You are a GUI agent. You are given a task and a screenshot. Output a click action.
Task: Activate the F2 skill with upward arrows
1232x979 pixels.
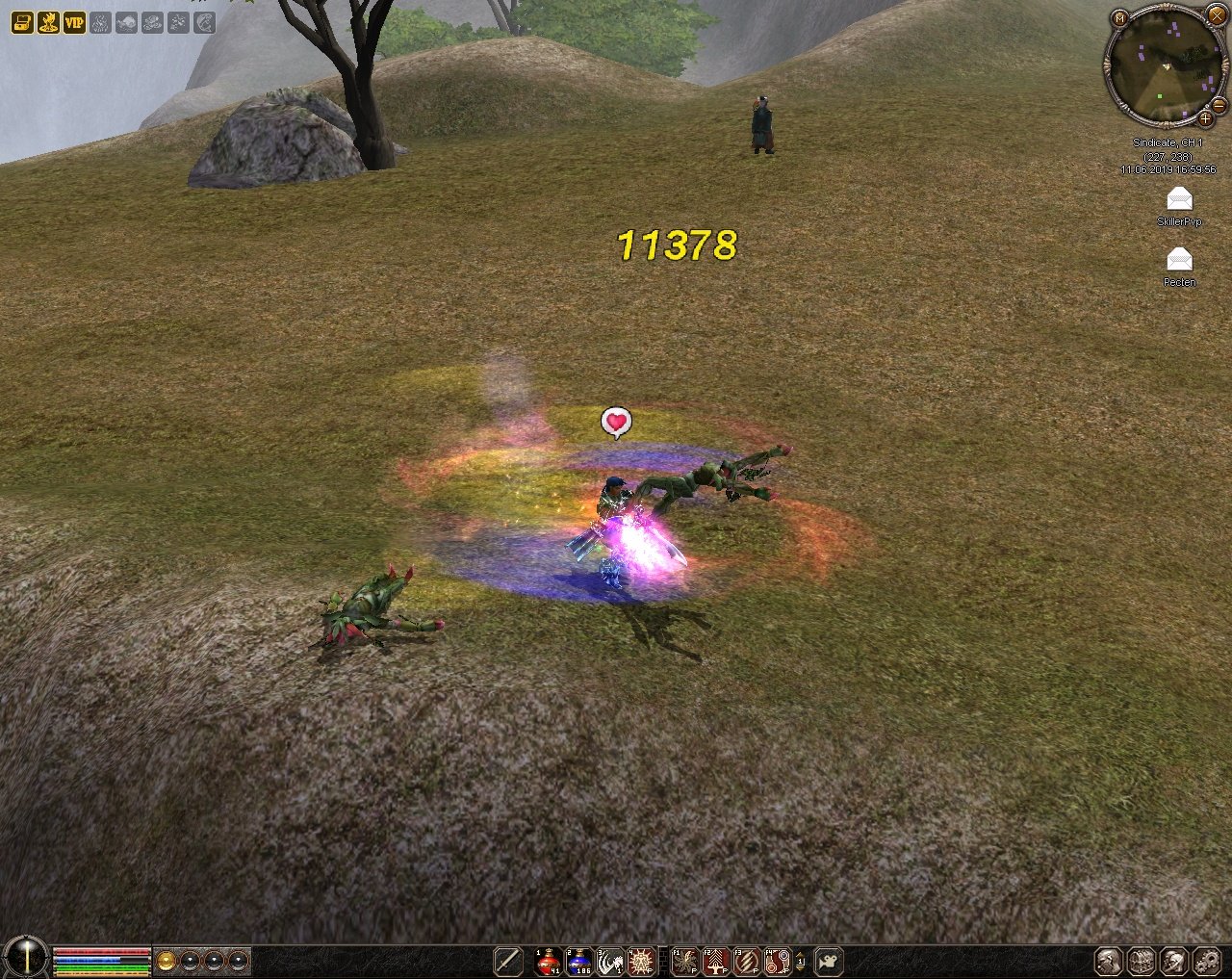[x=716, y=961]
